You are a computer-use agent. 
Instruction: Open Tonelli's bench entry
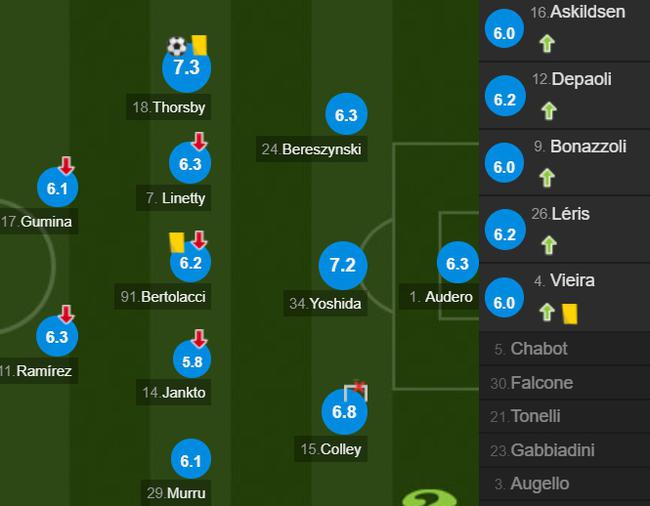566,416
